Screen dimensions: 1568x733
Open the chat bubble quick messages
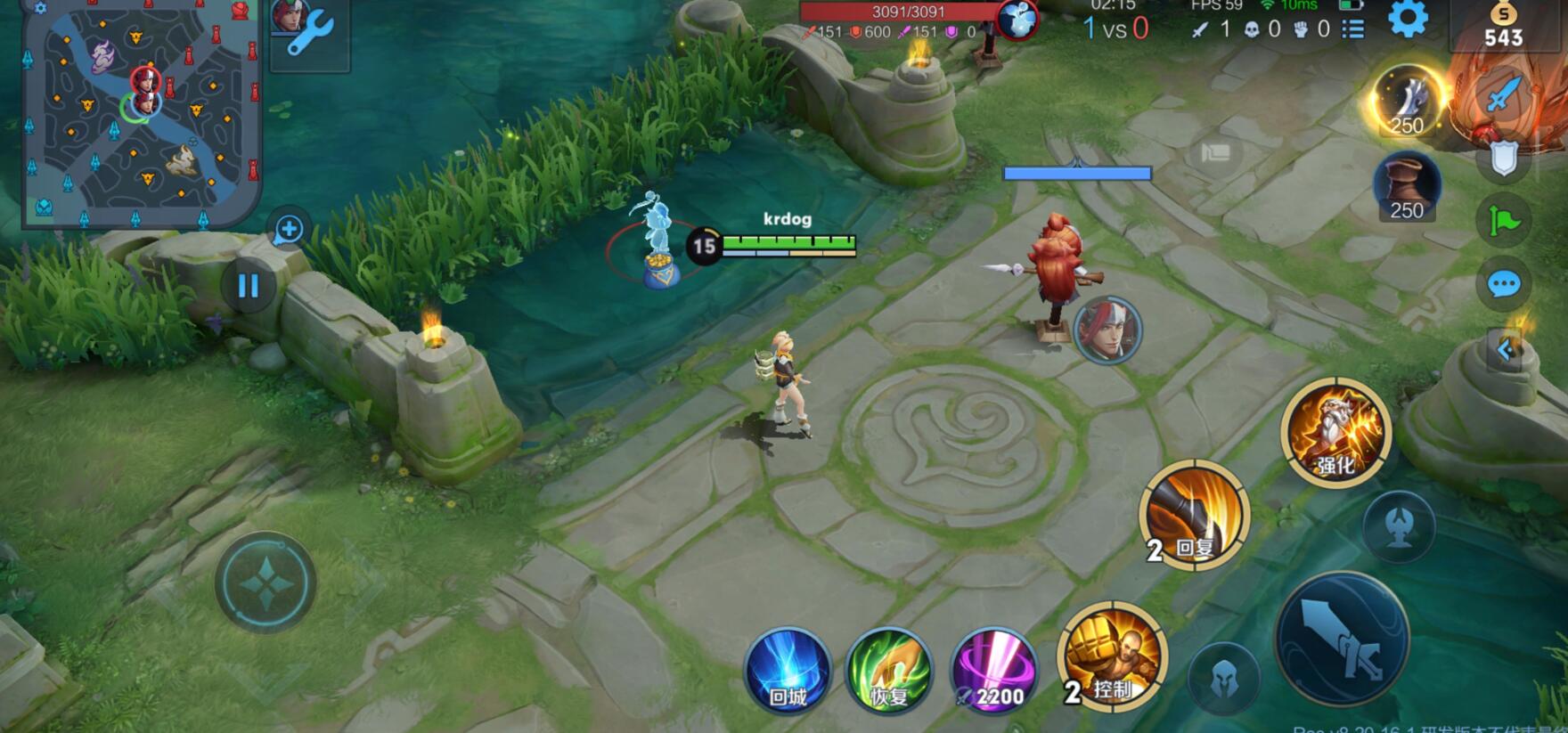click(1504, 284)
